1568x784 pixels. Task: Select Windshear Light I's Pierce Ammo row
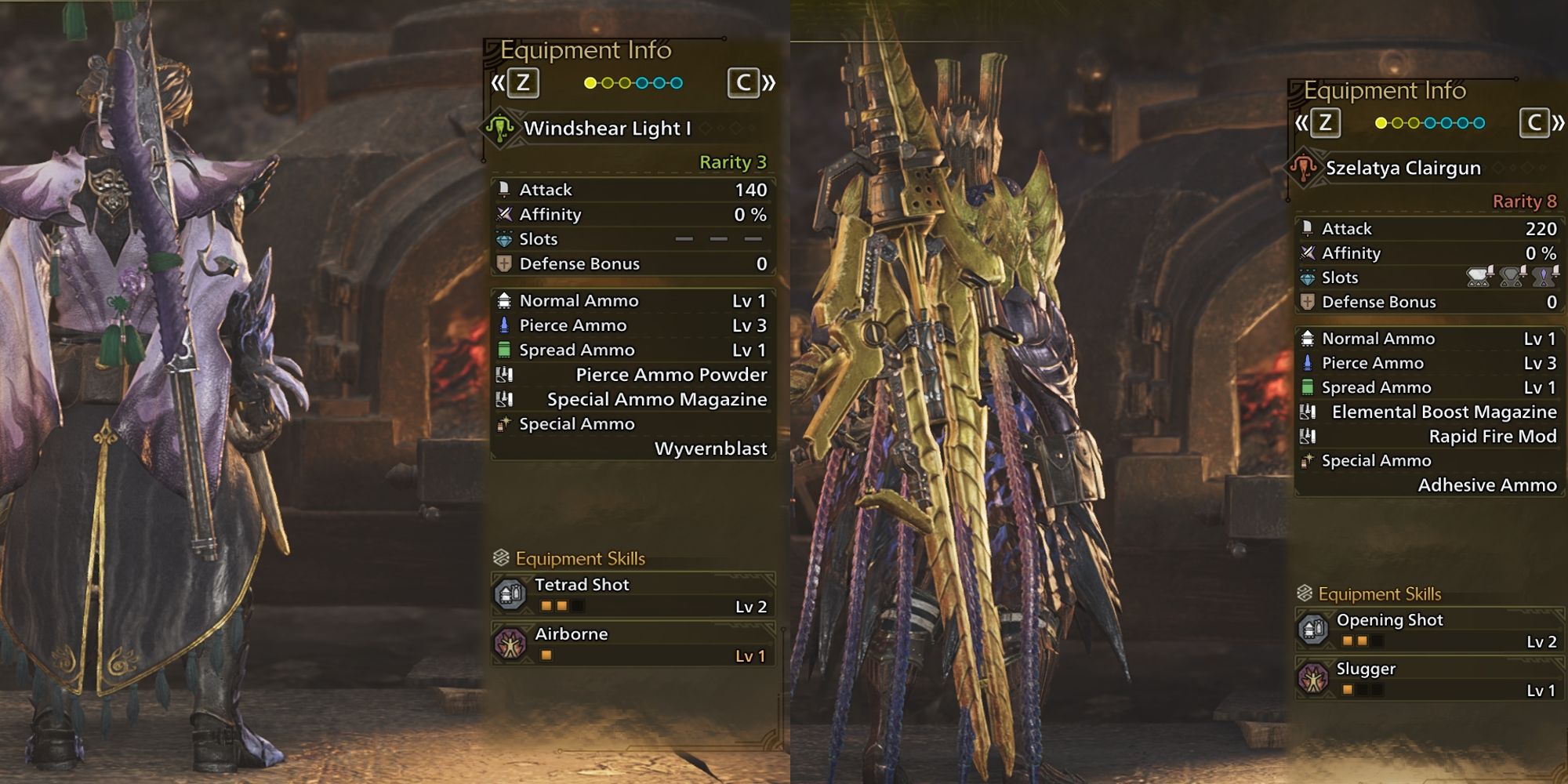pos(633,325)
